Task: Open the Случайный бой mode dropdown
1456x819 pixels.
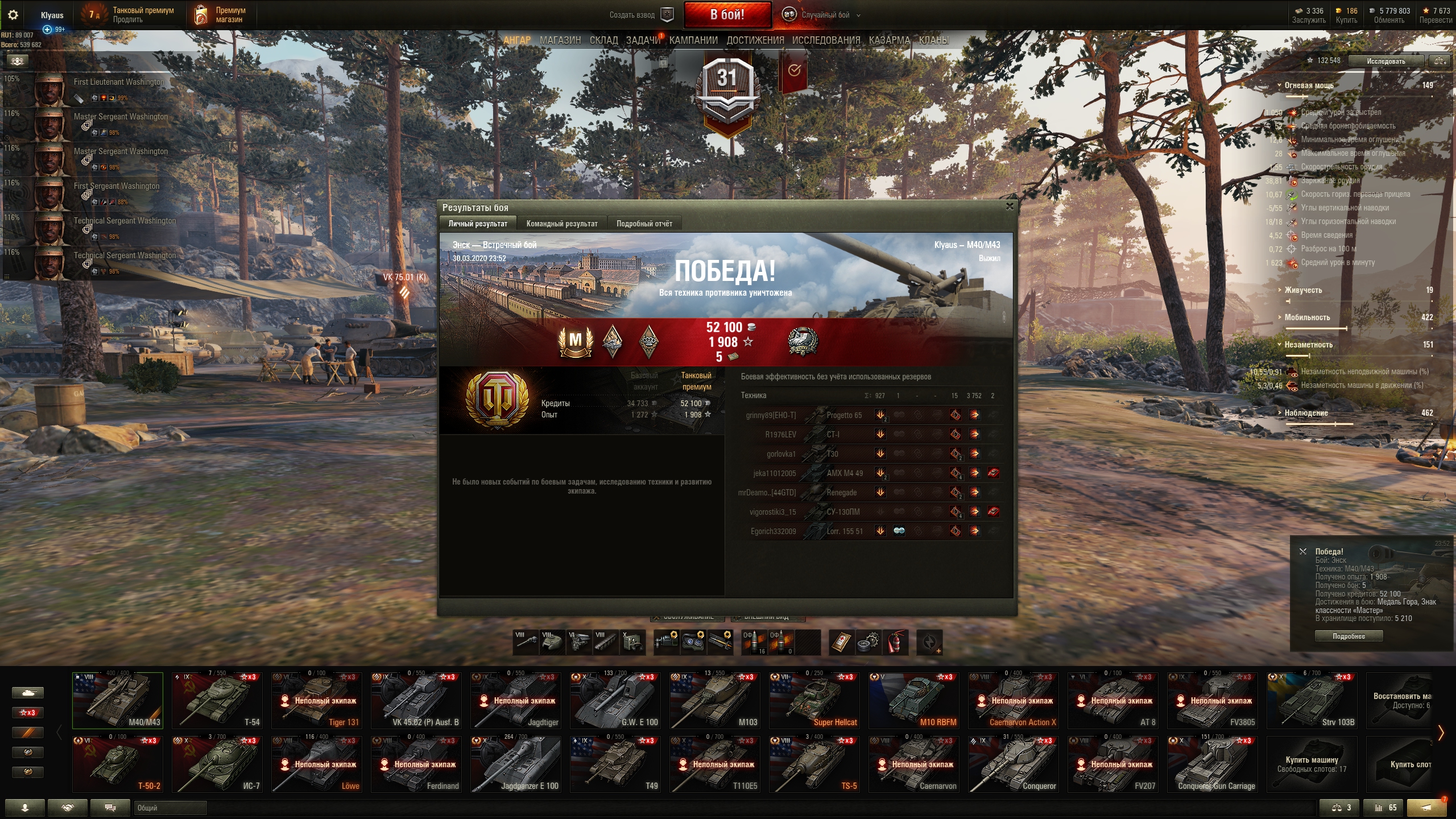Action: pyautogui.click(x=825, y=15)
